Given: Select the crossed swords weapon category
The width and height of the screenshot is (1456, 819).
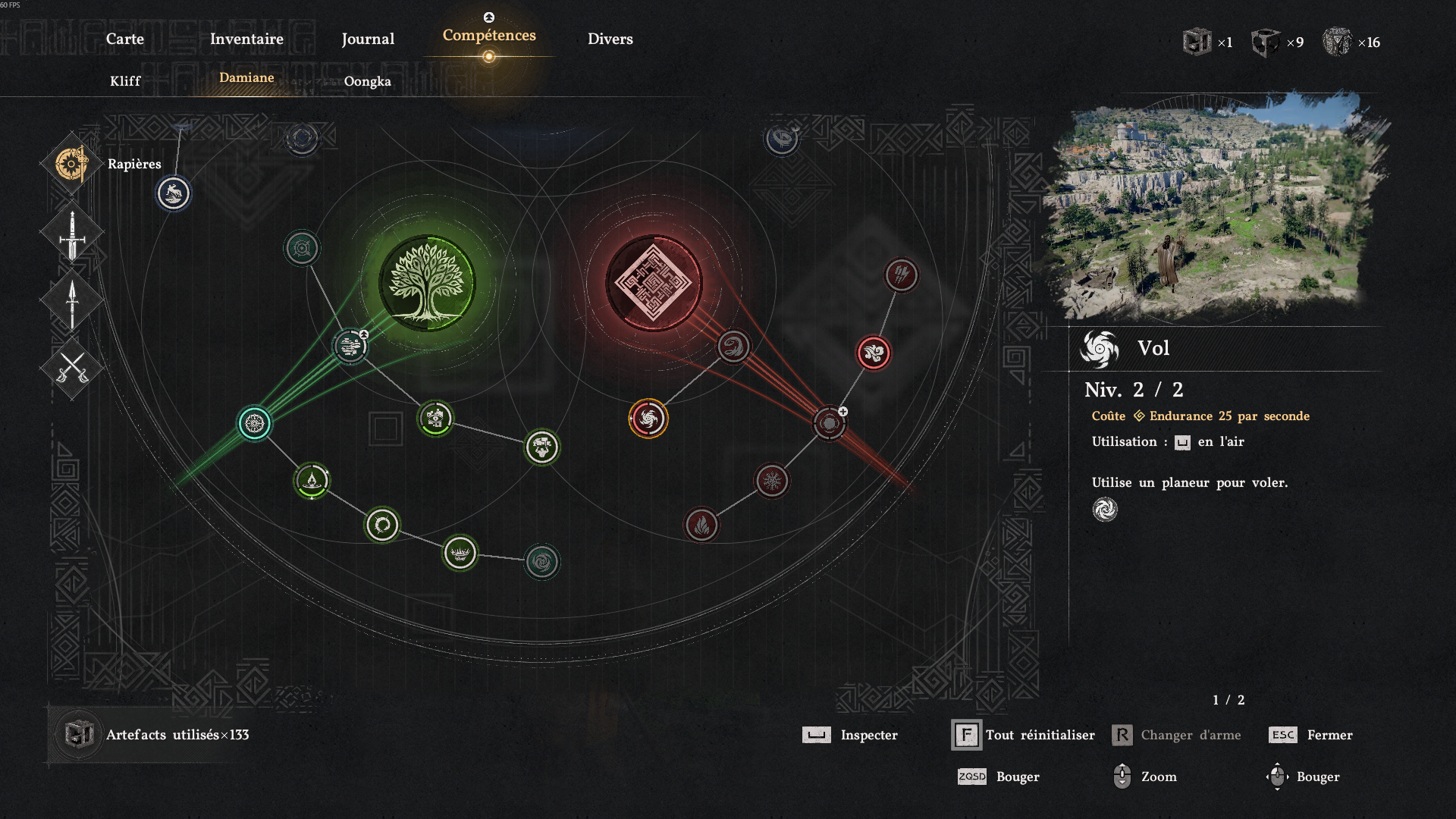Looking at the screenshot, I should [72, 369].
